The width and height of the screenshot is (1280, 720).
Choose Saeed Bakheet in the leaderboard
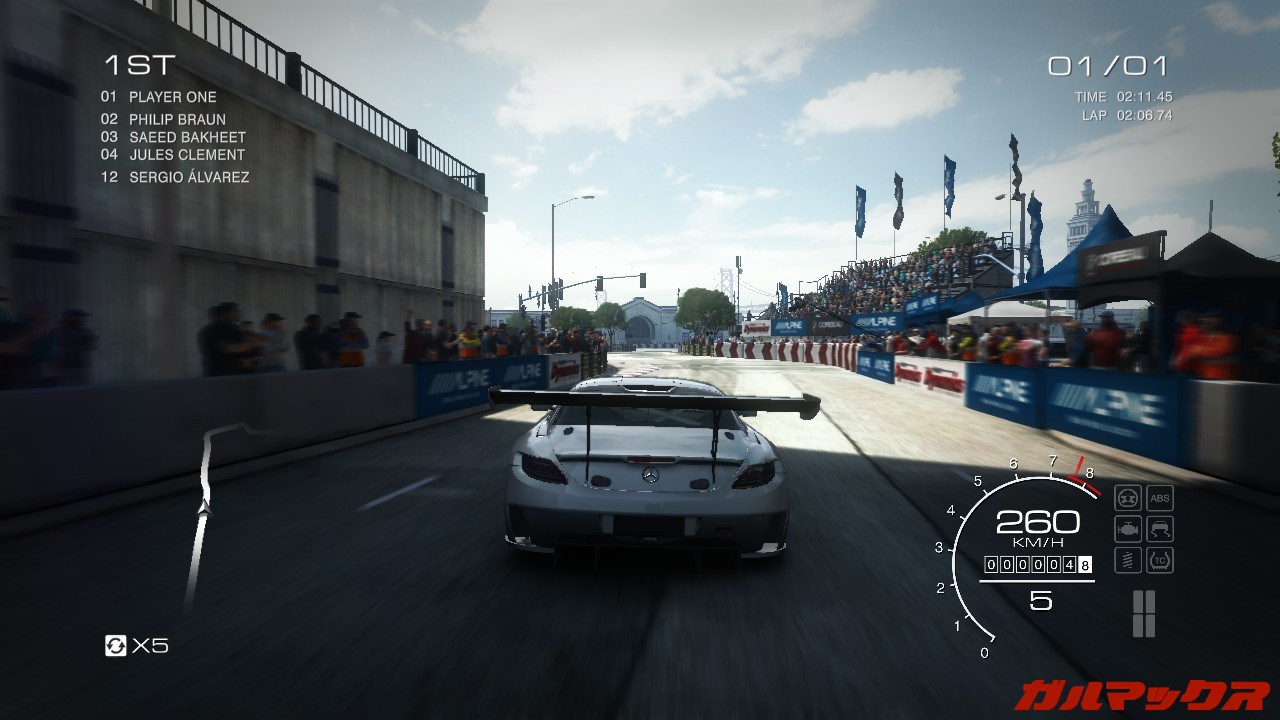(x=186, y=137)
